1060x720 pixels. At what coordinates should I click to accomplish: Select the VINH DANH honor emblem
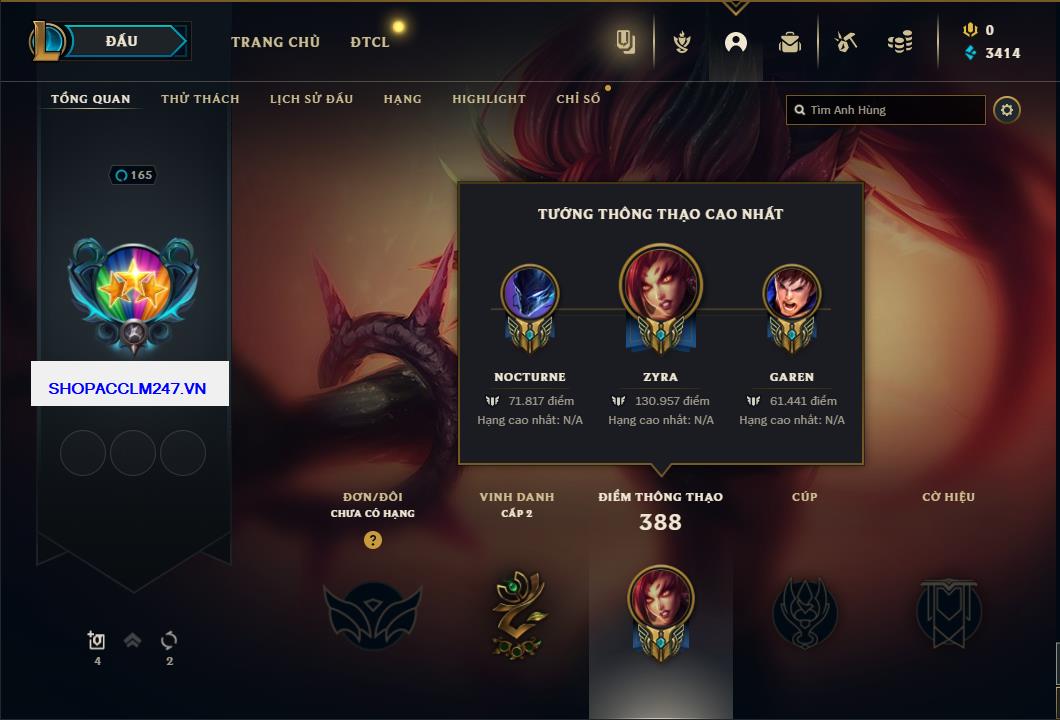coord(518,613)
